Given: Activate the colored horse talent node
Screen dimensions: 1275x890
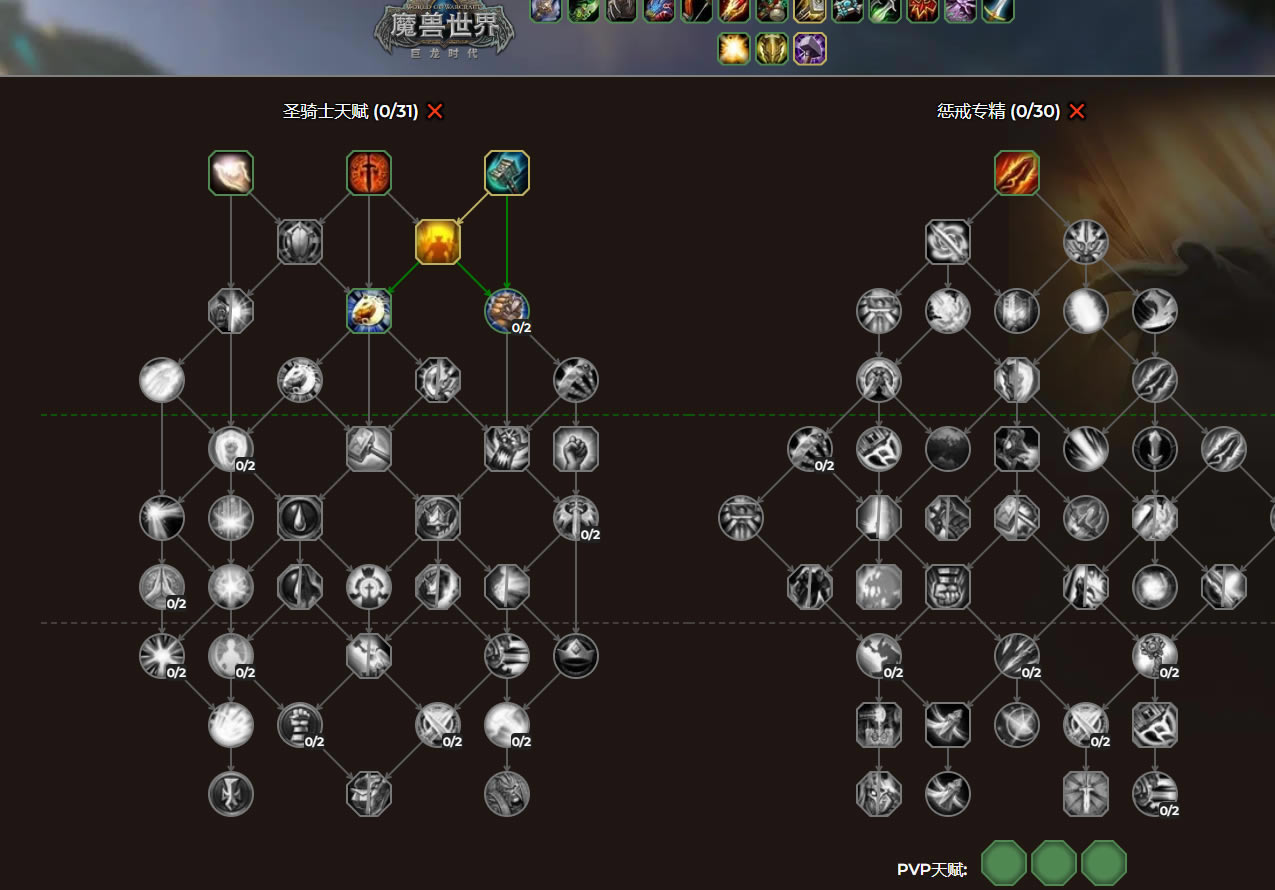Looking at the screenshot, I should [x=369, y=311].
